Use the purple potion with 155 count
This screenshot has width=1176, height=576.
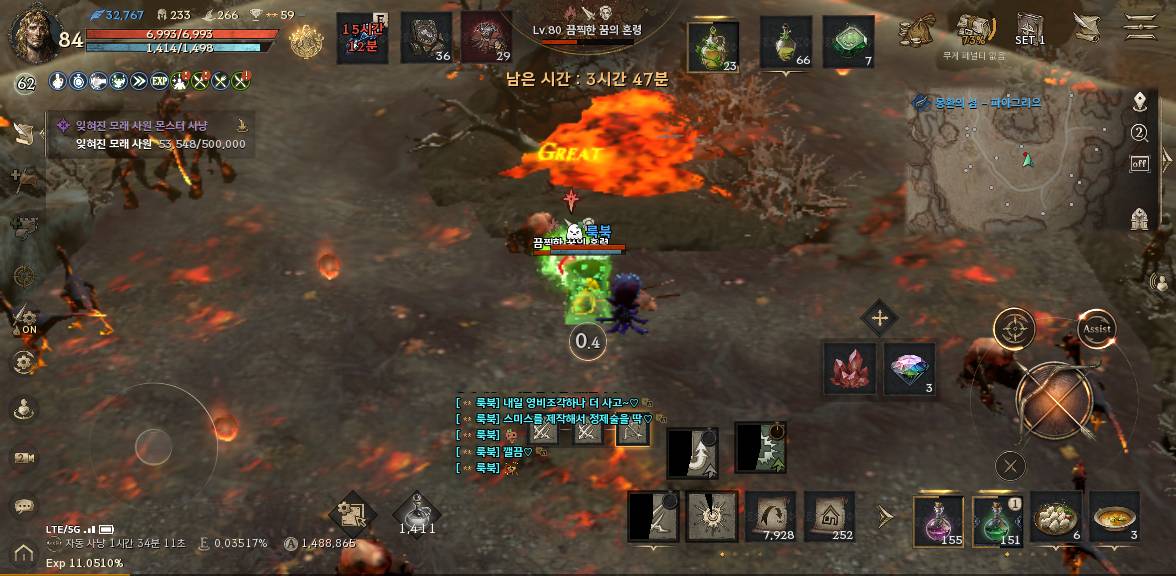[939, 520]
